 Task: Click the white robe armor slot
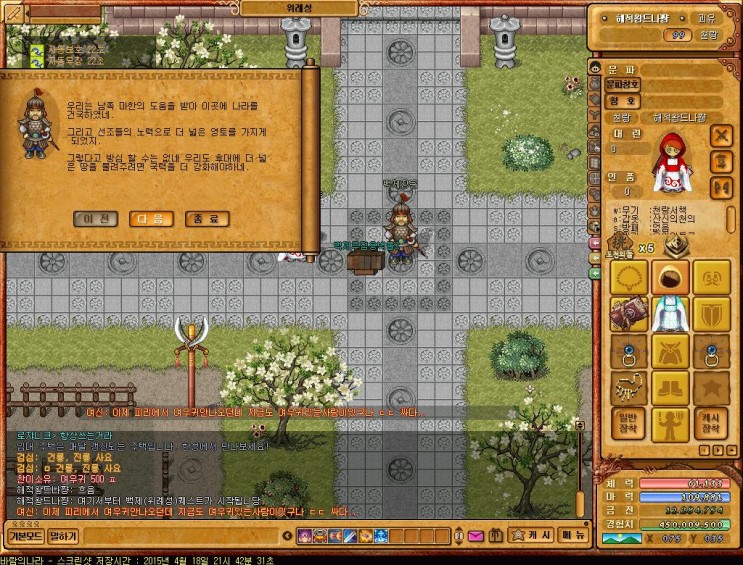click(x=669, y=315)
